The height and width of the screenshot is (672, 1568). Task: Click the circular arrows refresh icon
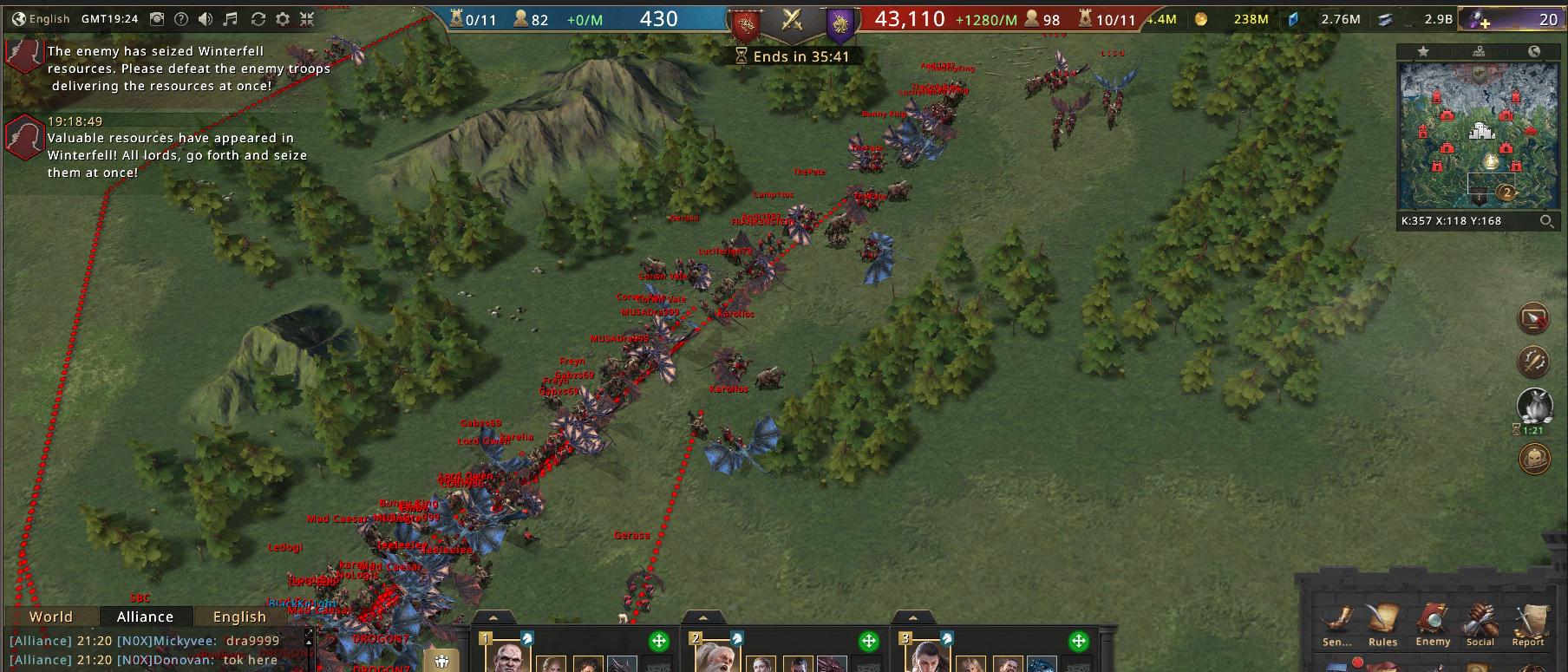point(258,18)
